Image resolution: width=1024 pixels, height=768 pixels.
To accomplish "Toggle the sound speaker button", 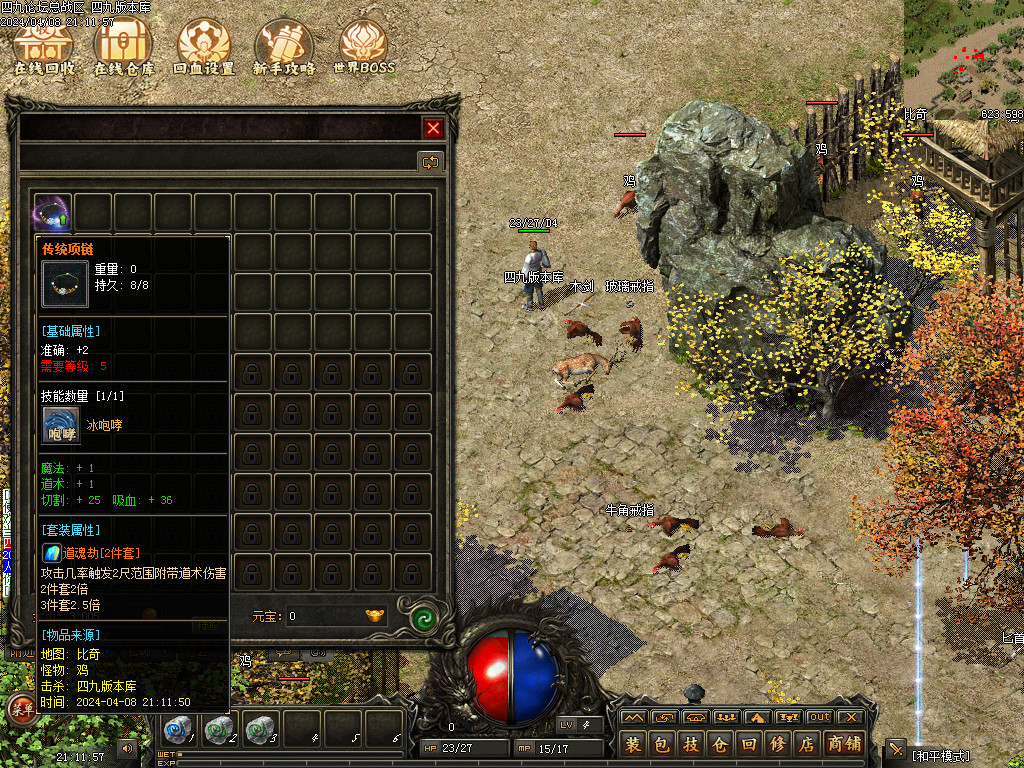I will tap(127, 747).
